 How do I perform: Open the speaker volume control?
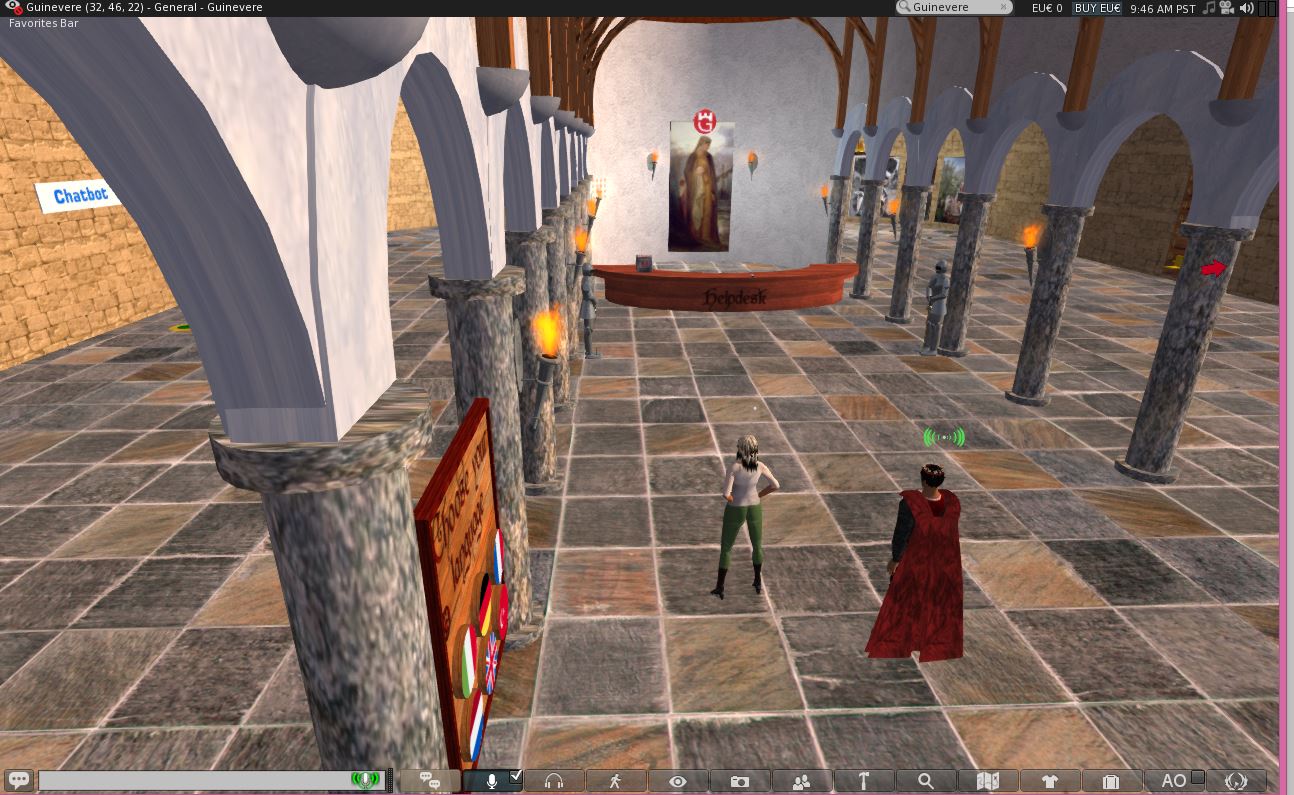pyautogui.click(x=1246, y=8)
